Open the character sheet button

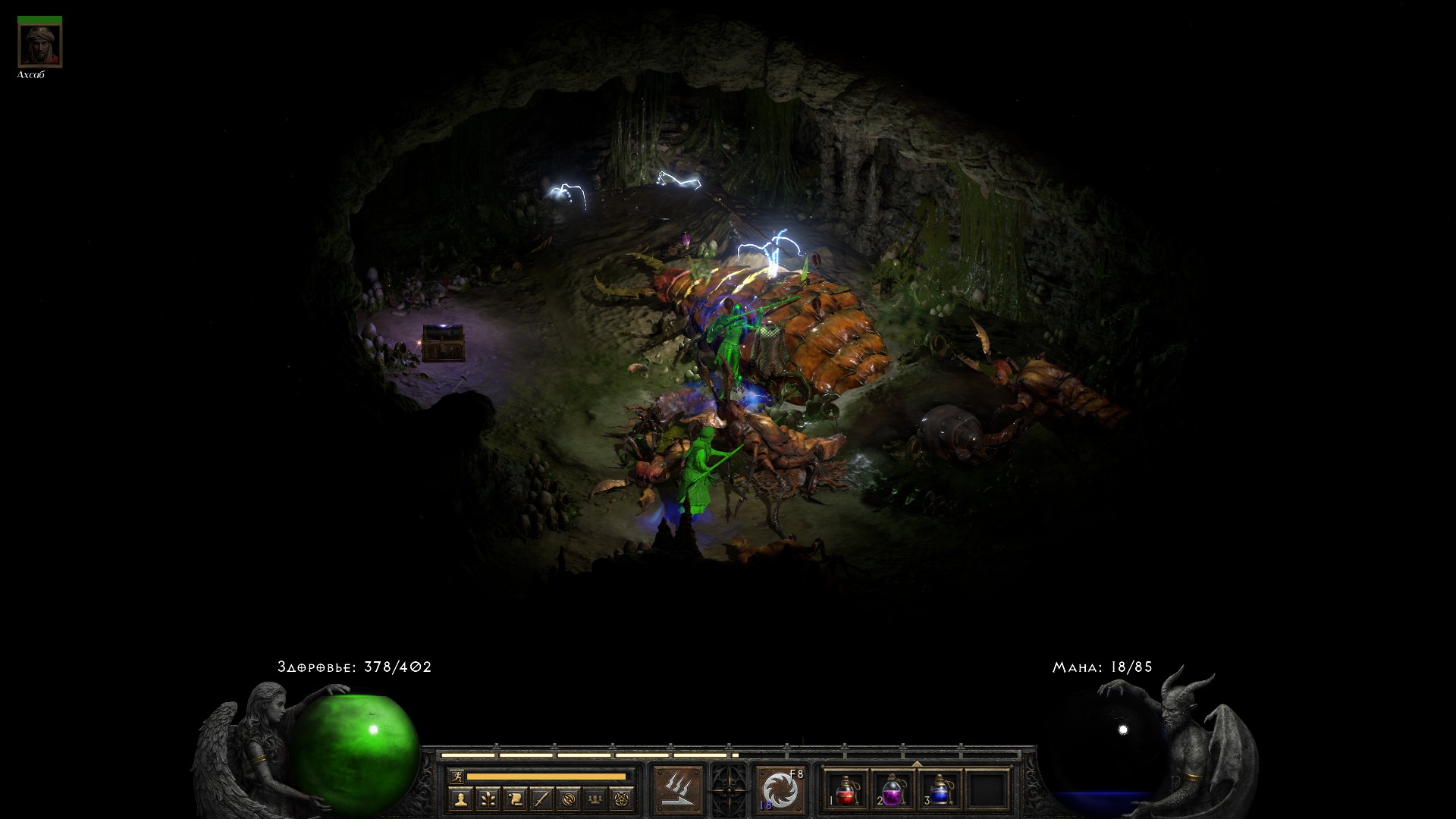tap(460, 799)
